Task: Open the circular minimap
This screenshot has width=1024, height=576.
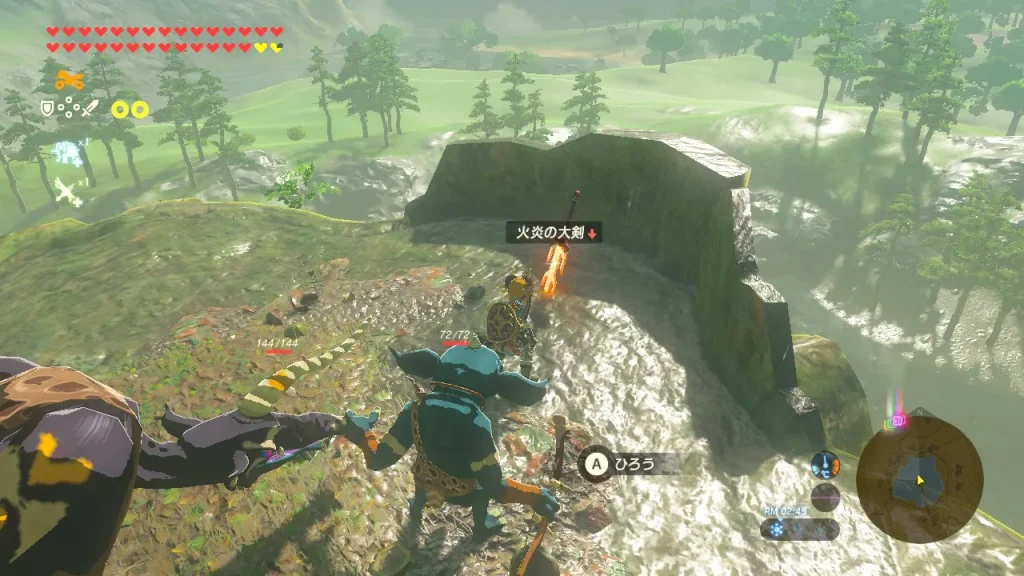Action: (919, 478)
